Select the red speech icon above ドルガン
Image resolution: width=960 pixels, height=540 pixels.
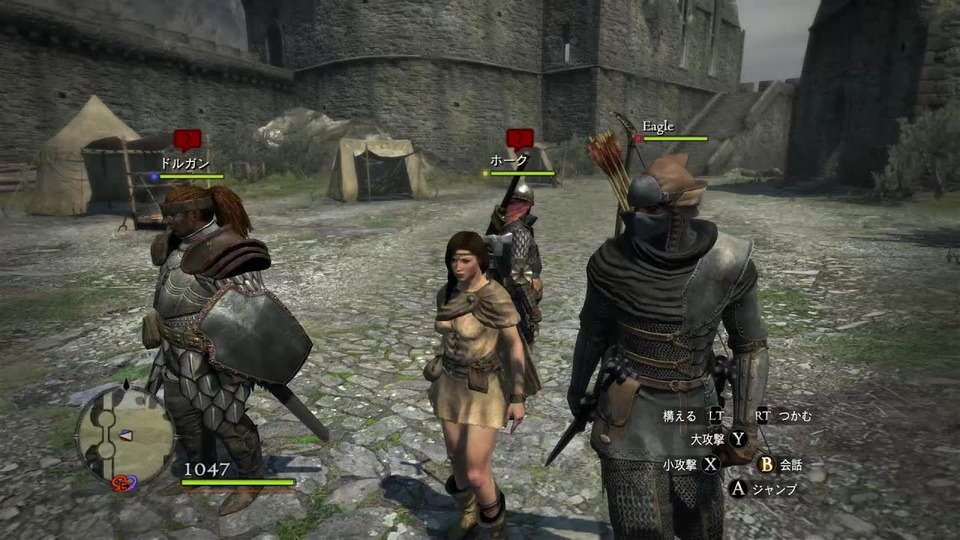coord(186,139)
